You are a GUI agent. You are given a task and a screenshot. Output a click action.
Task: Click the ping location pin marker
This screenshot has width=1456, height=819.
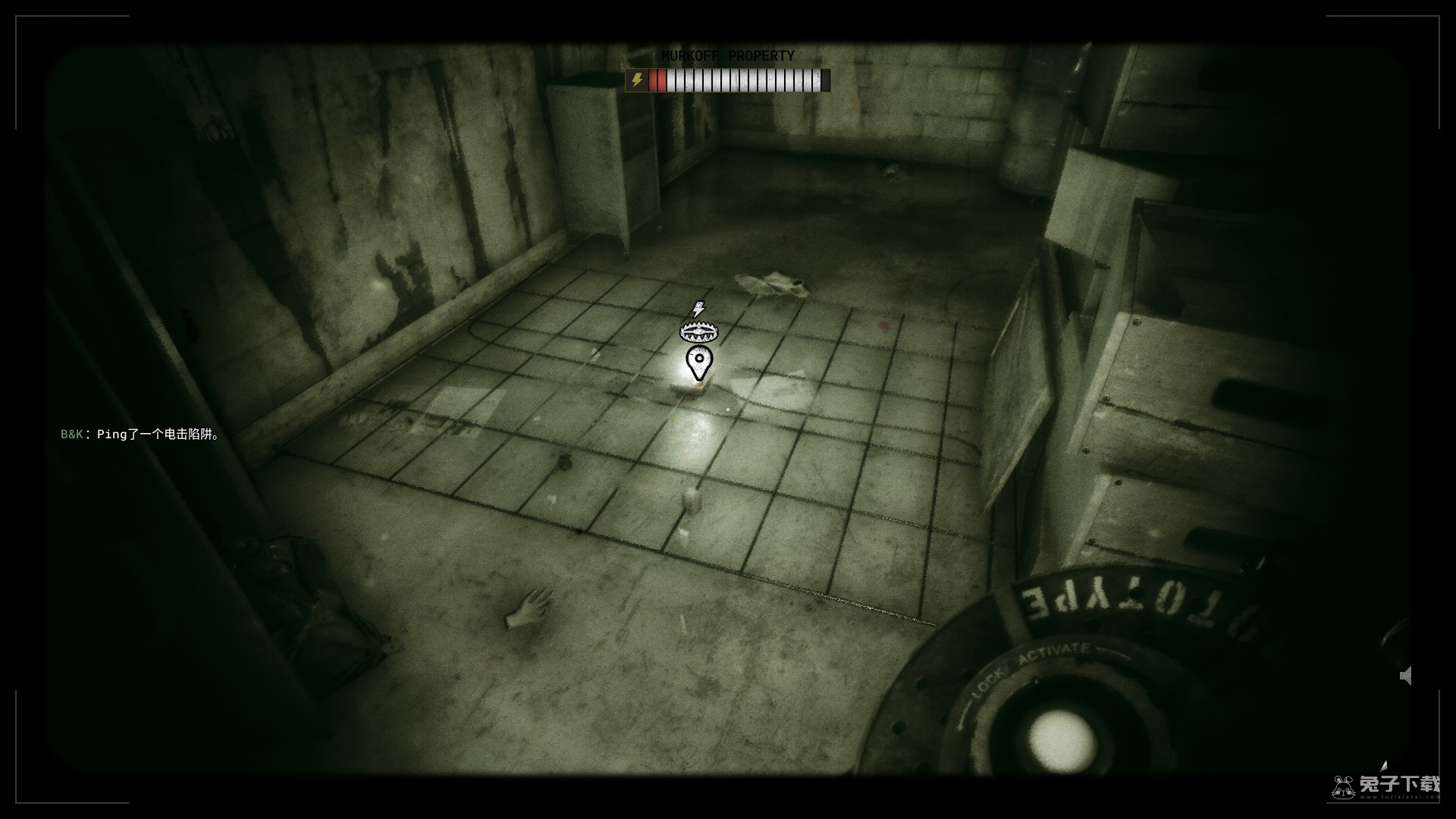pyautogui.click(x=698, y=362)
